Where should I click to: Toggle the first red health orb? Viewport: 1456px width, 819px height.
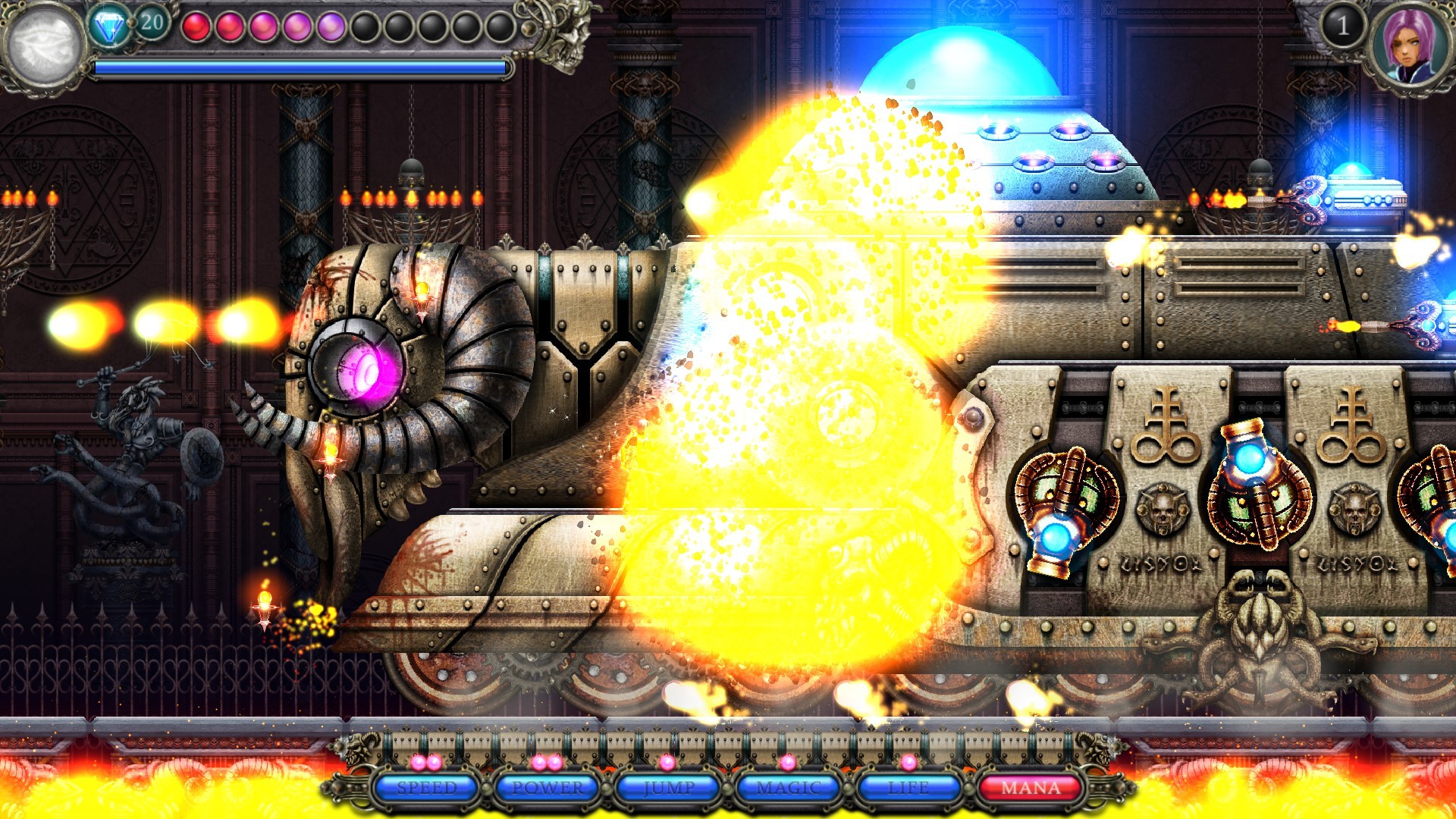(x=196, y=24)
